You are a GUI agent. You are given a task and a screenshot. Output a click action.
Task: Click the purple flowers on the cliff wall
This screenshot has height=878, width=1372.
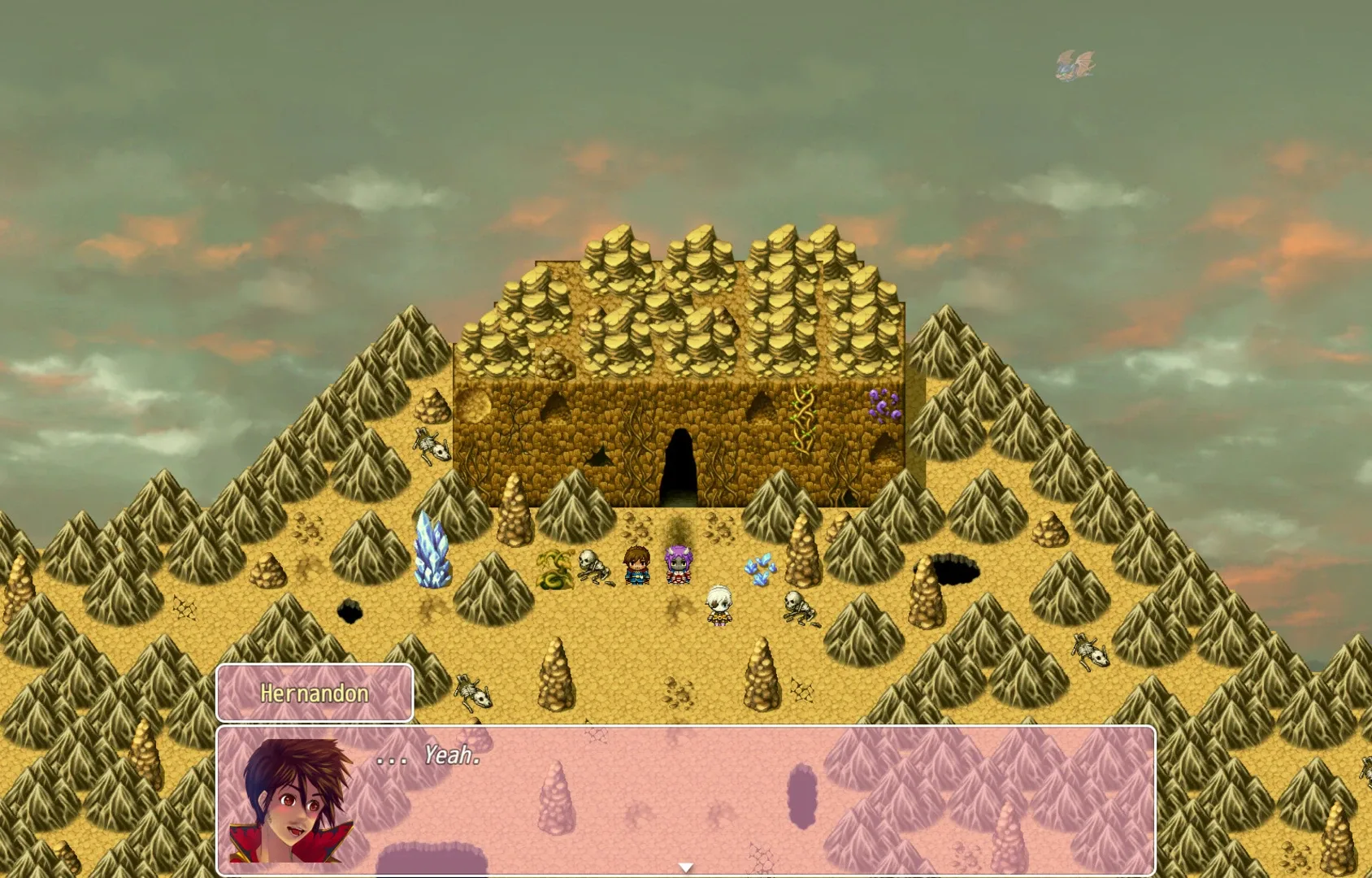coord(883,405)
